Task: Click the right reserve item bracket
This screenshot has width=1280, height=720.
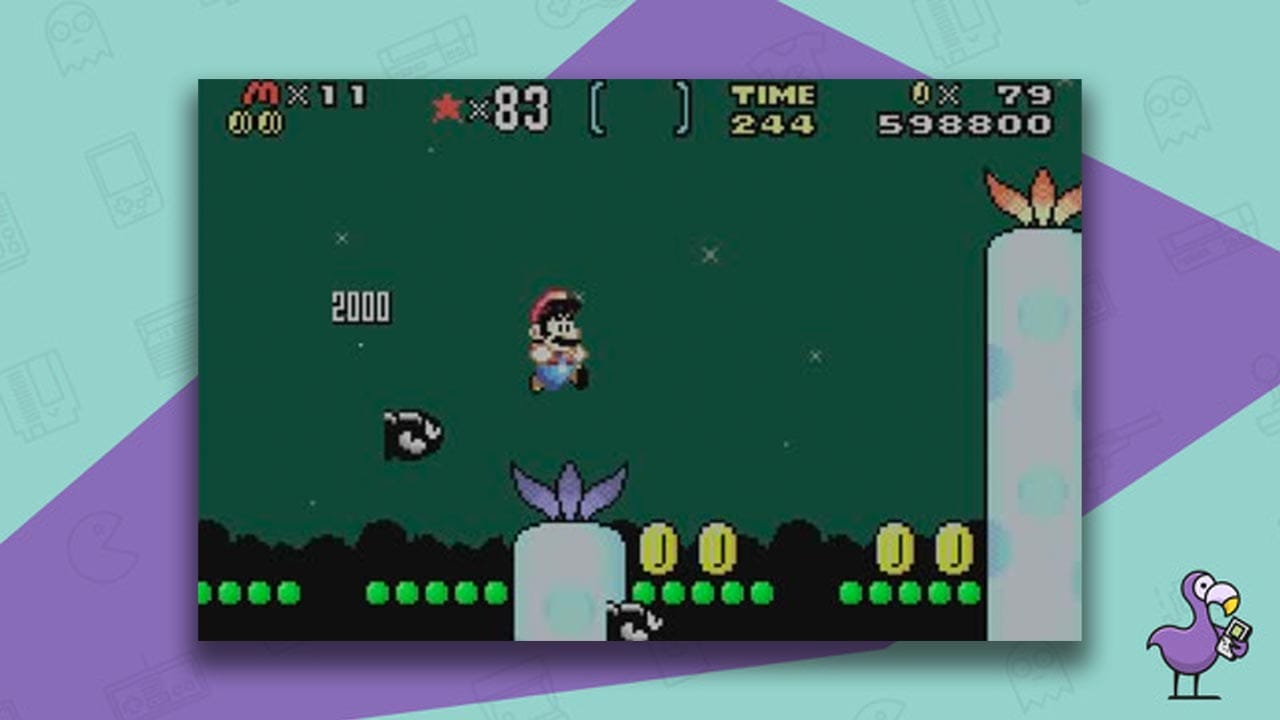Action: [x=682, y=110]
